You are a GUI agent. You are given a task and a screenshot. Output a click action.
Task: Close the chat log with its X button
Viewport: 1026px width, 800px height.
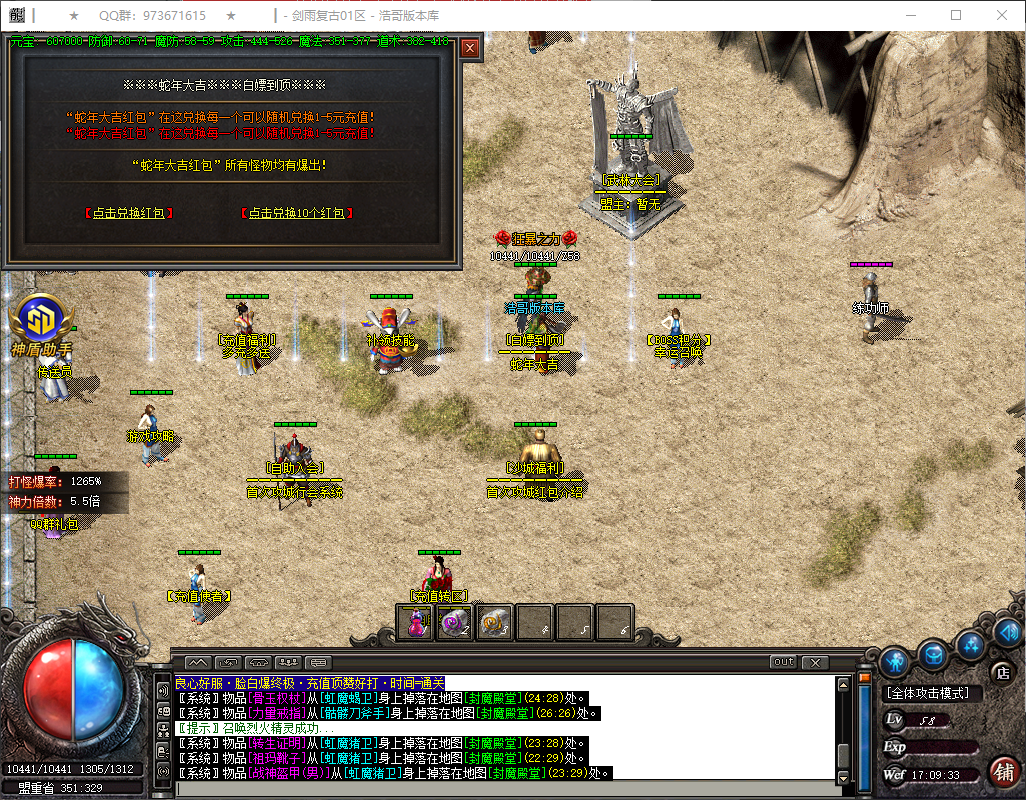[815, 662]
